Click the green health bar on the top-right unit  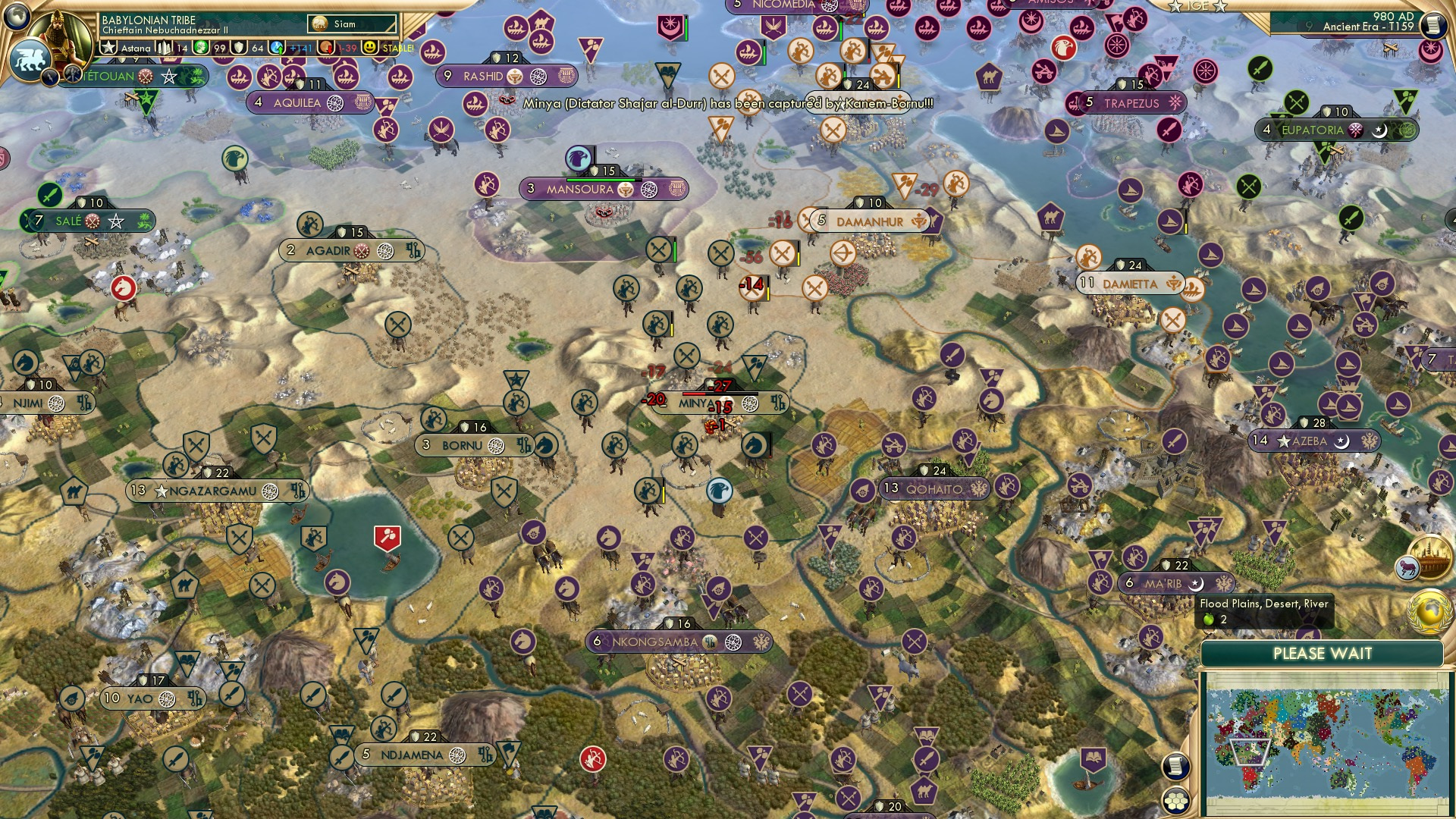[x=841, y=28]
